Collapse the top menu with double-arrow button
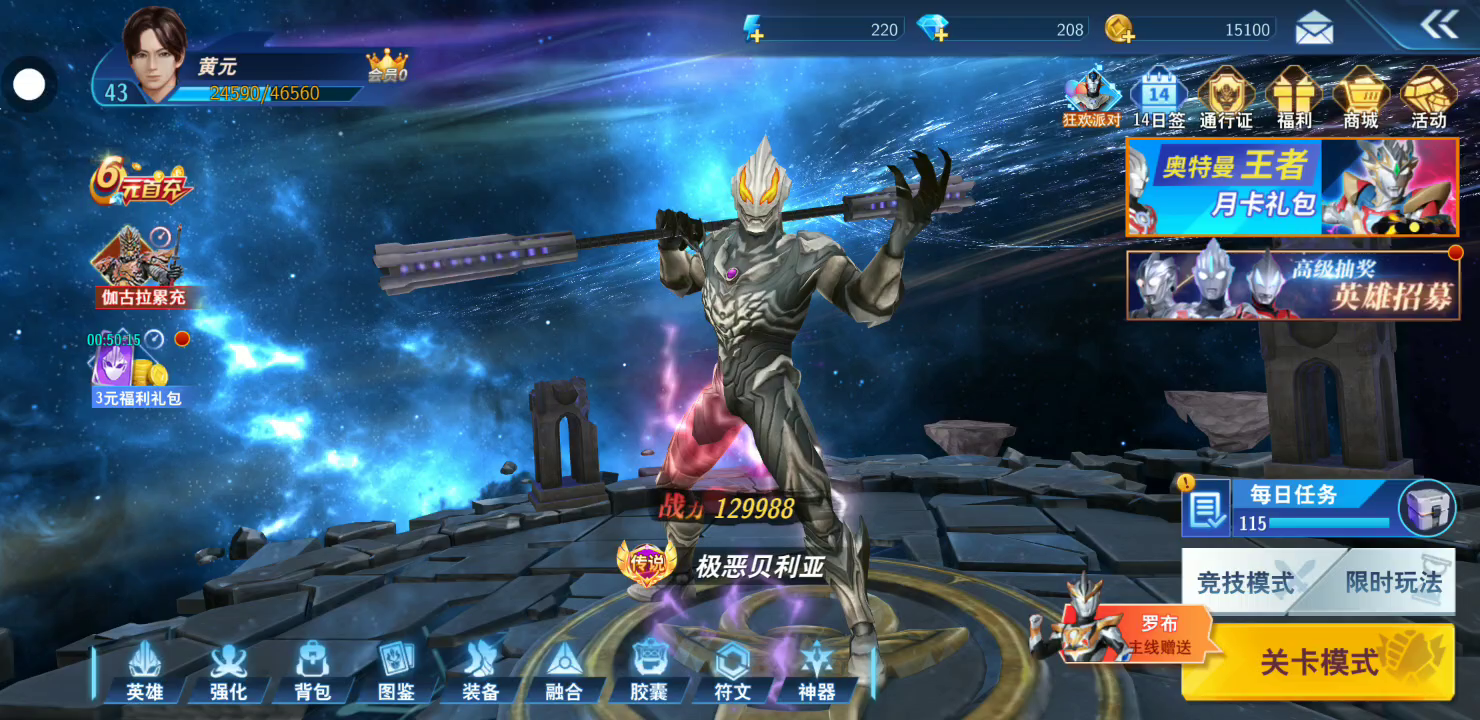The height and width of the screenshot is (720, 1480). 1439,26
